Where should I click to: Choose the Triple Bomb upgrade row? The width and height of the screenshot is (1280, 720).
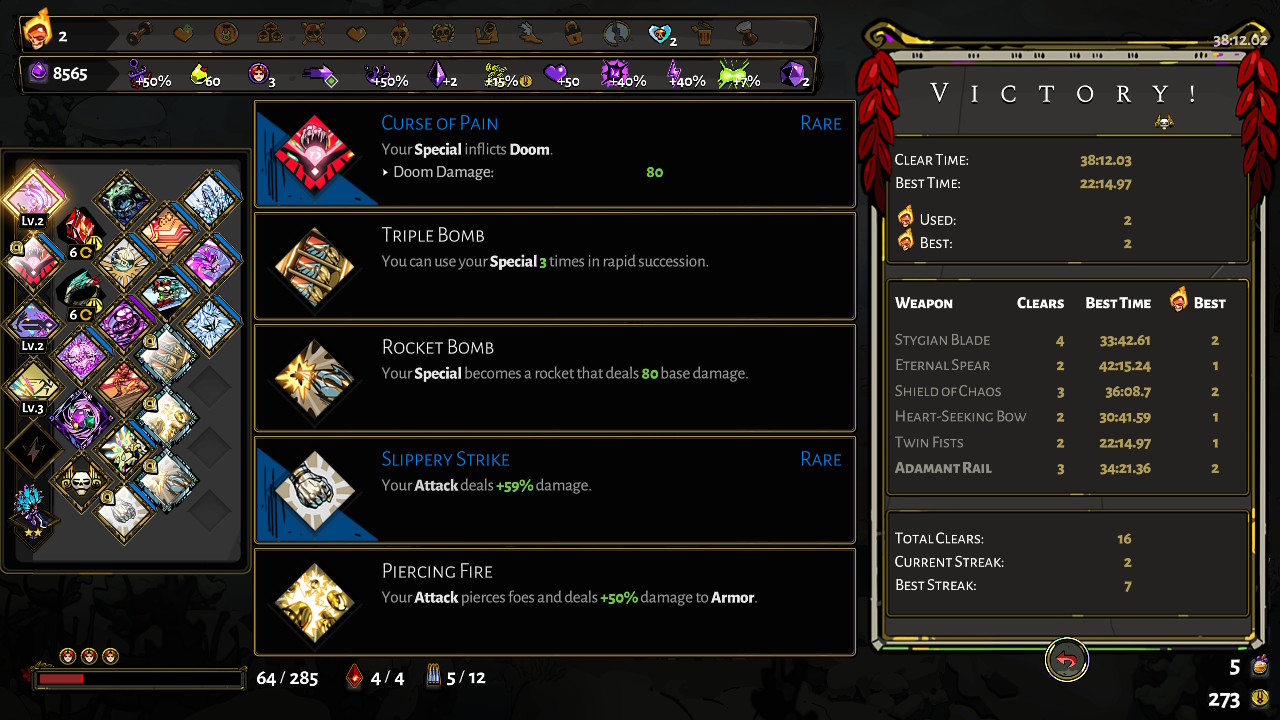click(555, 266)
